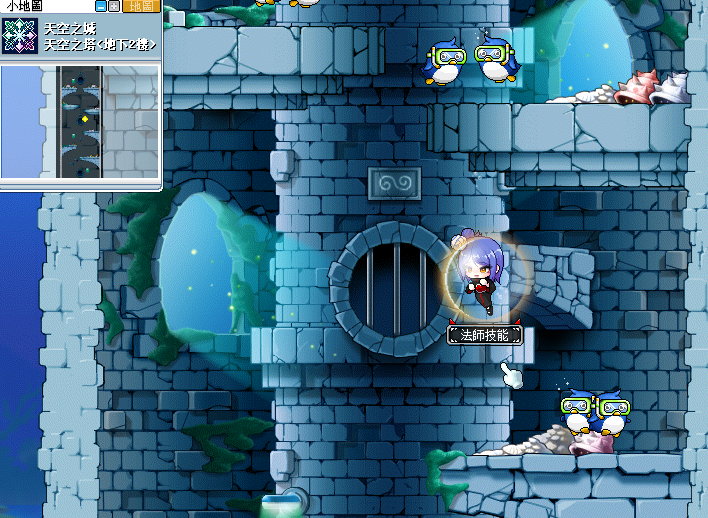
Task: Open the world map via the 地圖 button
Action: 140,6
